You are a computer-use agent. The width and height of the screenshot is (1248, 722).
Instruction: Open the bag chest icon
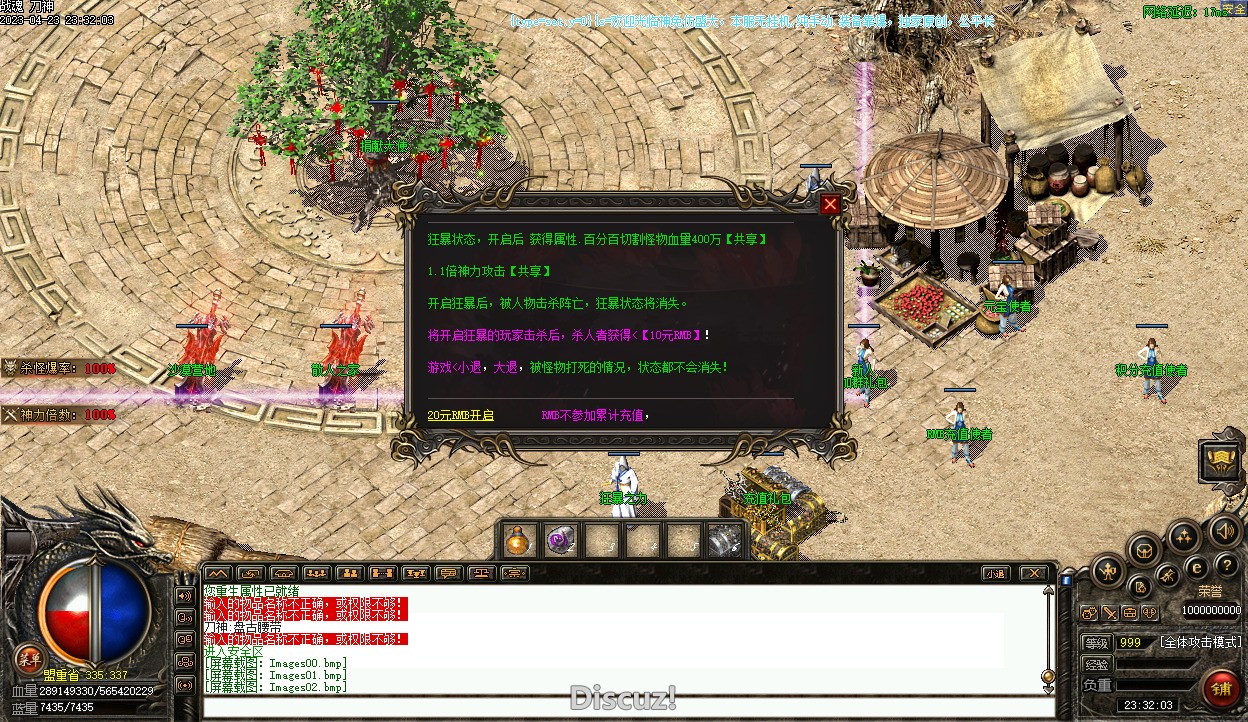[x=1145, y=549]
